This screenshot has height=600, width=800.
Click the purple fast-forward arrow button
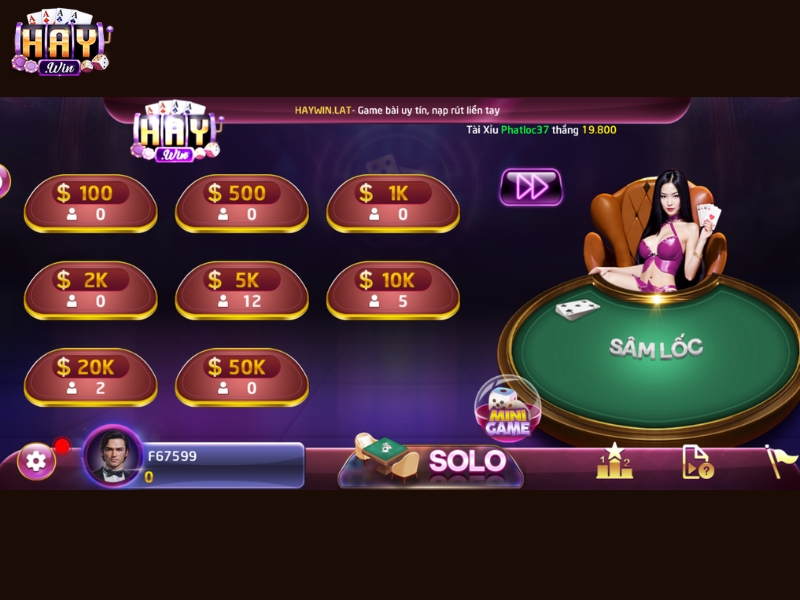(x=530, y=187)
